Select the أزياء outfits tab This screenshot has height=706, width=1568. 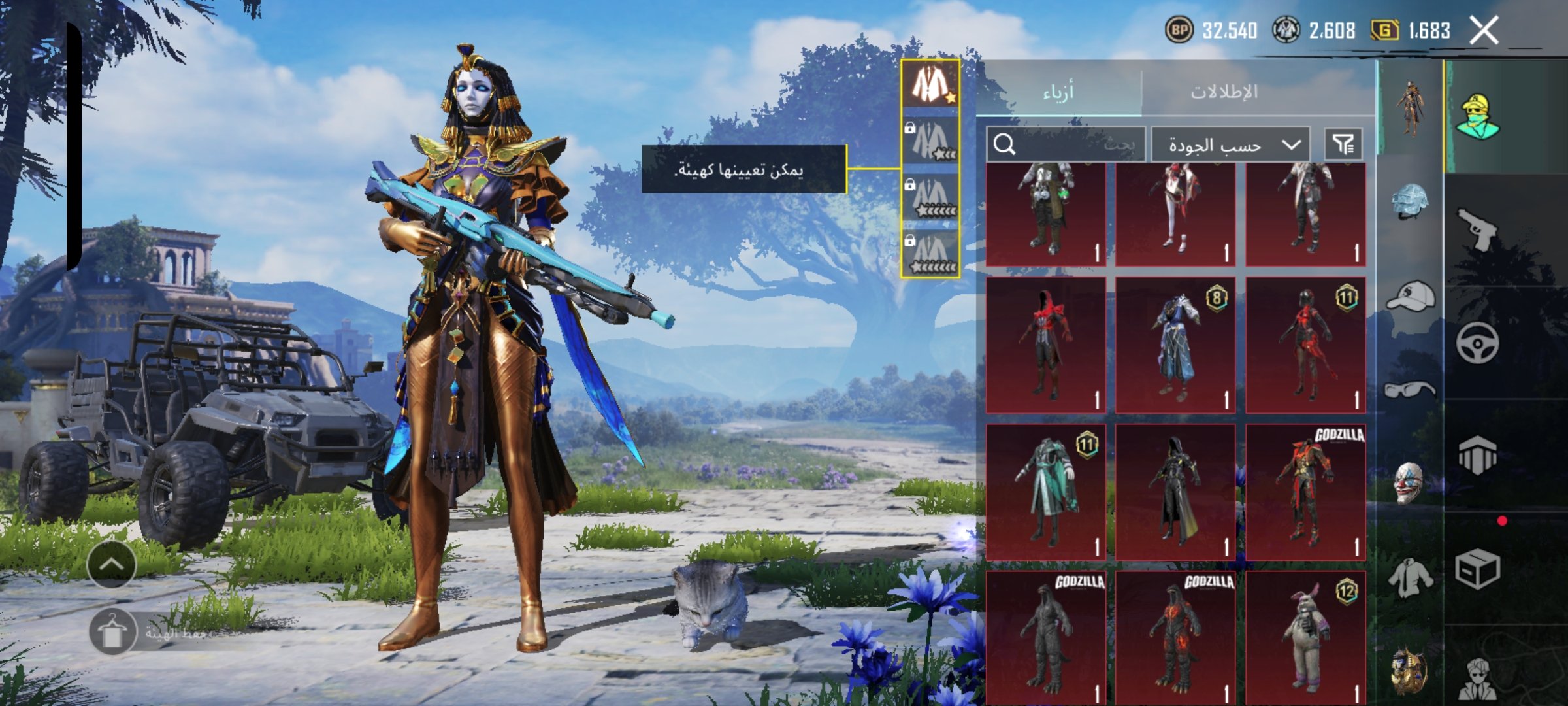coord(1058,92)
